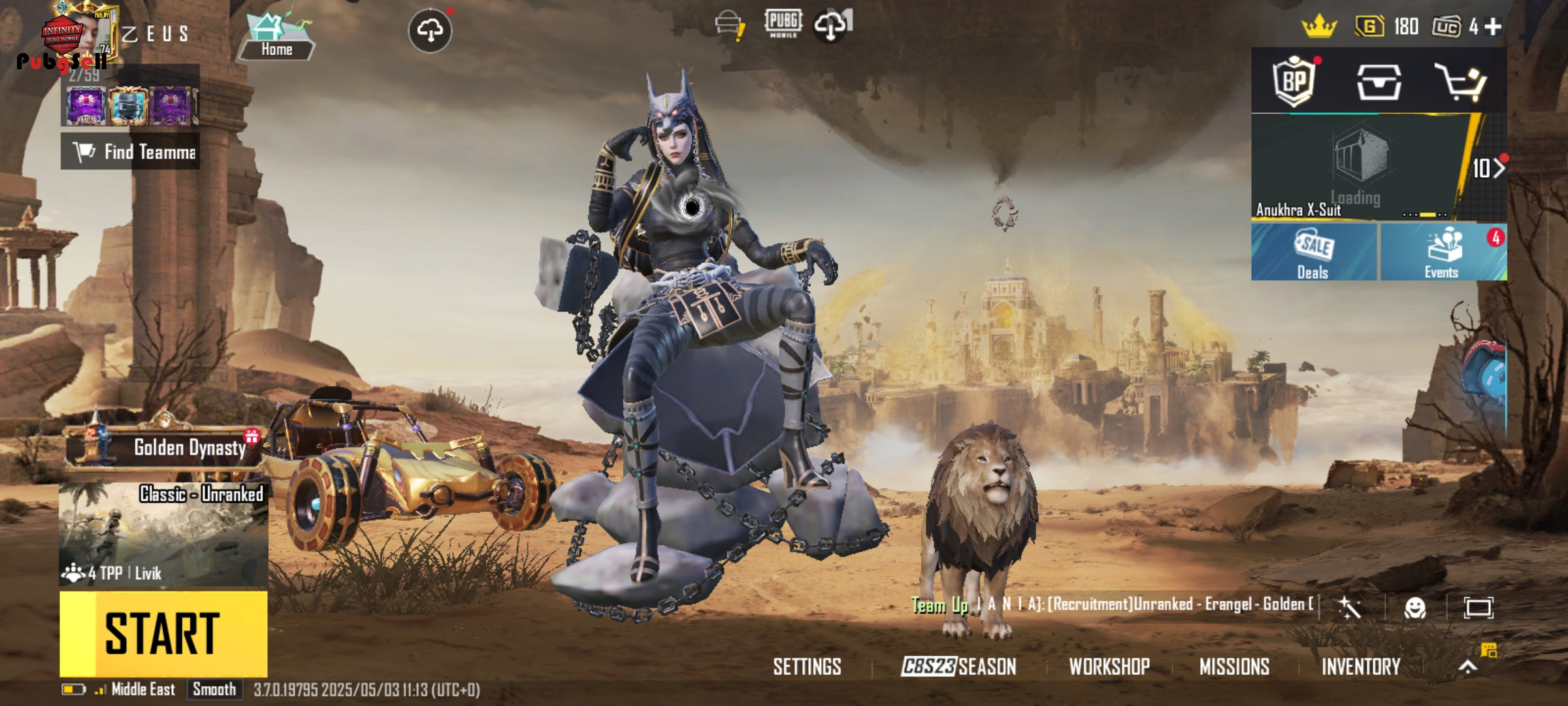Open the crate chest icon
Screen dimensions: 1568x706
point(1379,82)
